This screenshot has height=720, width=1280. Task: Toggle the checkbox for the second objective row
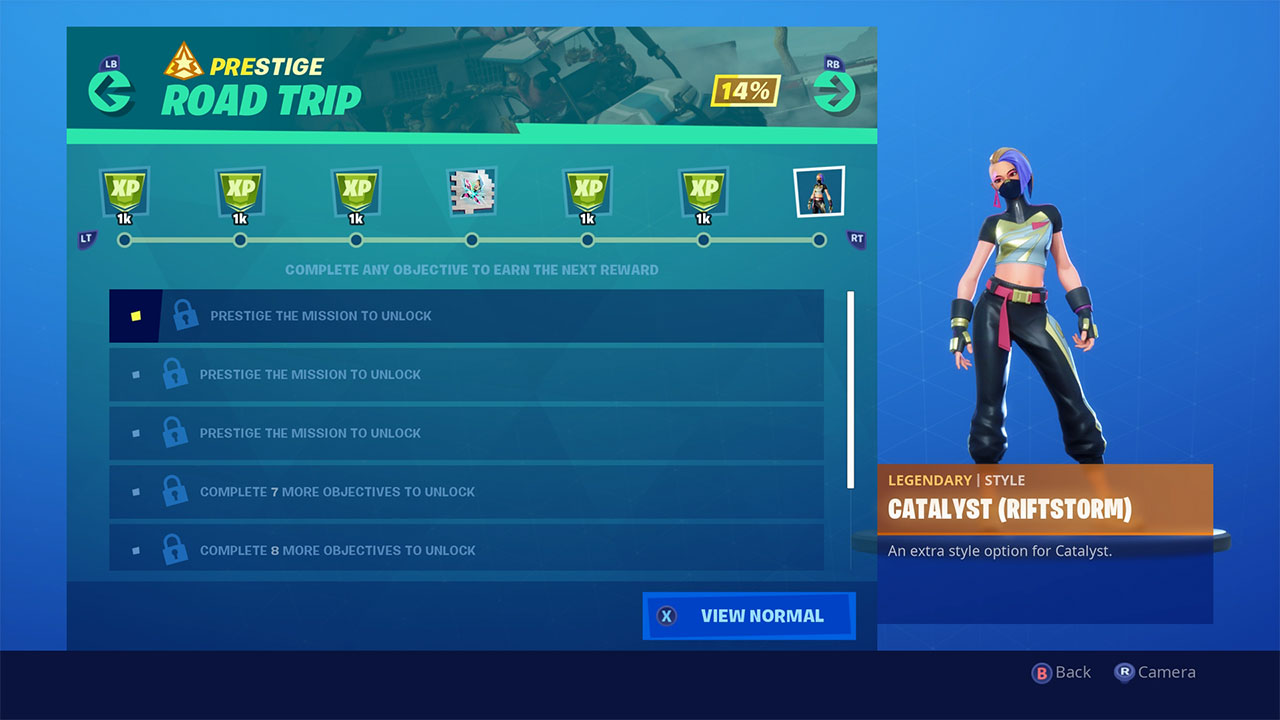coord(135,373)
